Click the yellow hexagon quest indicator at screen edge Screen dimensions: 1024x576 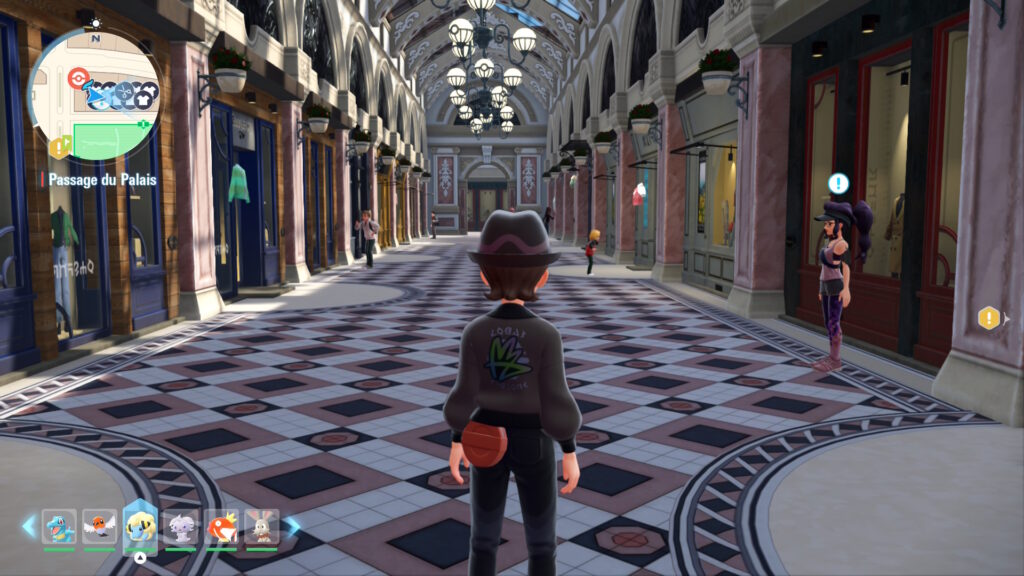pyautogui.click(x=989, y=318)
